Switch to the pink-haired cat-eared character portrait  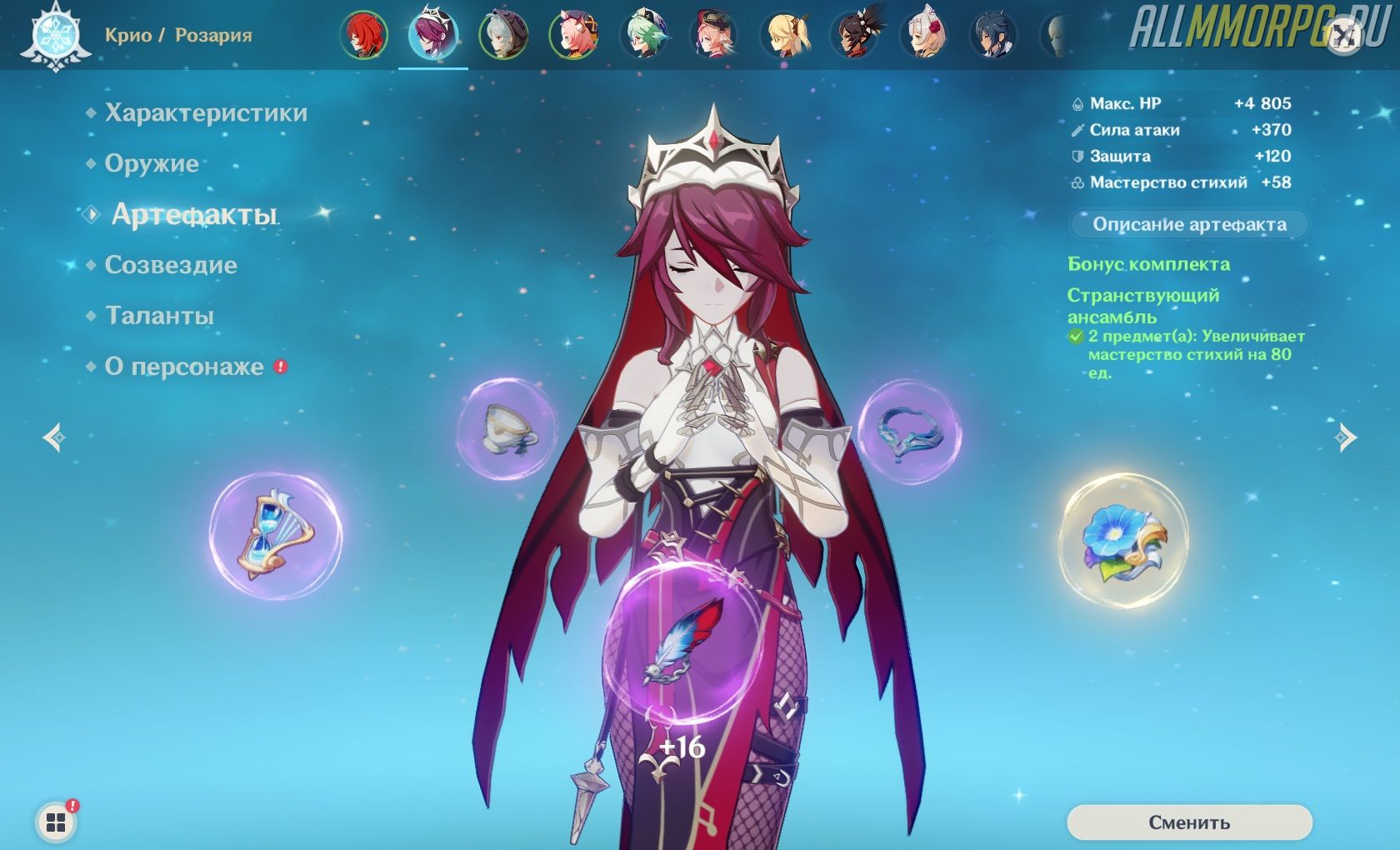pos(574,35)
